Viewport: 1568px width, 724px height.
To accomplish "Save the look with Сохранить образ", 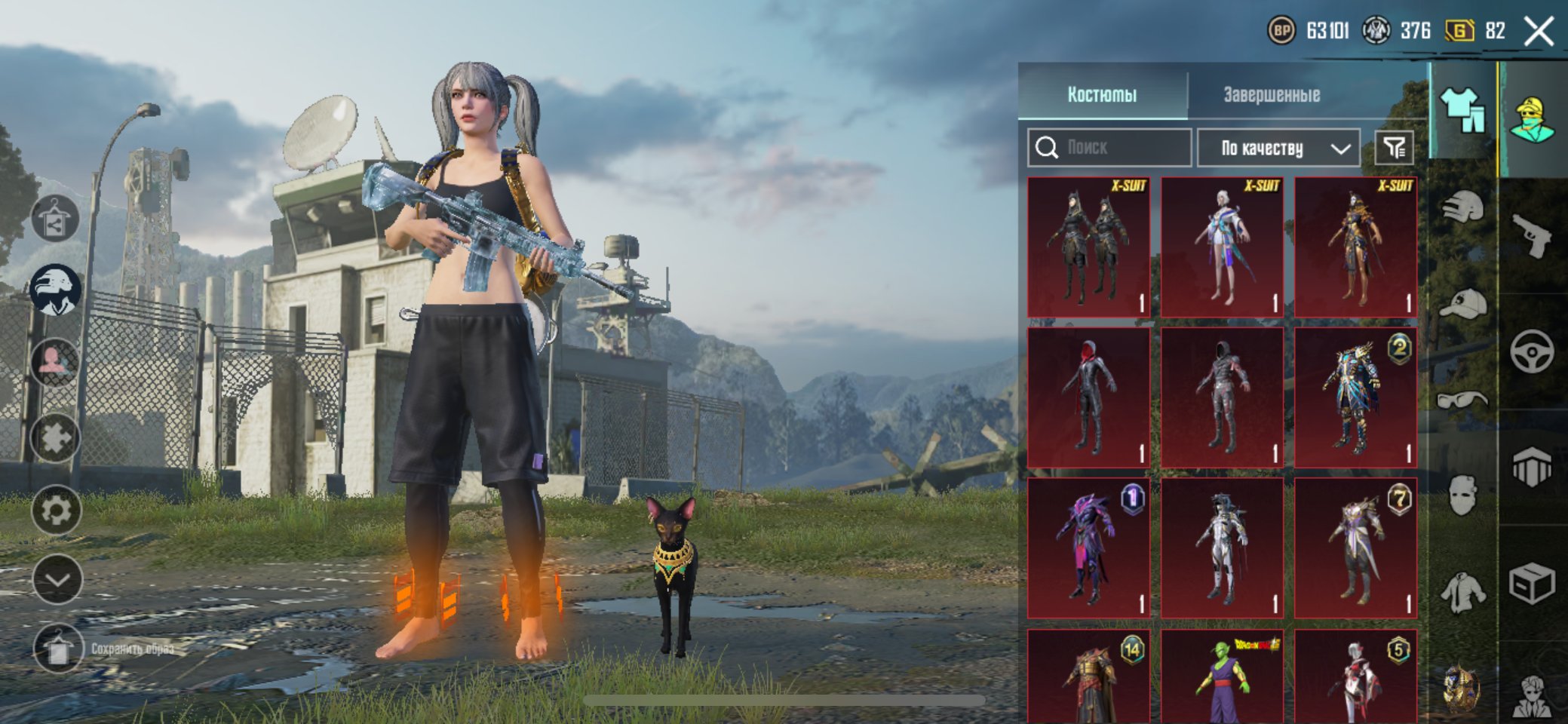I will click(x=59, y=649).
